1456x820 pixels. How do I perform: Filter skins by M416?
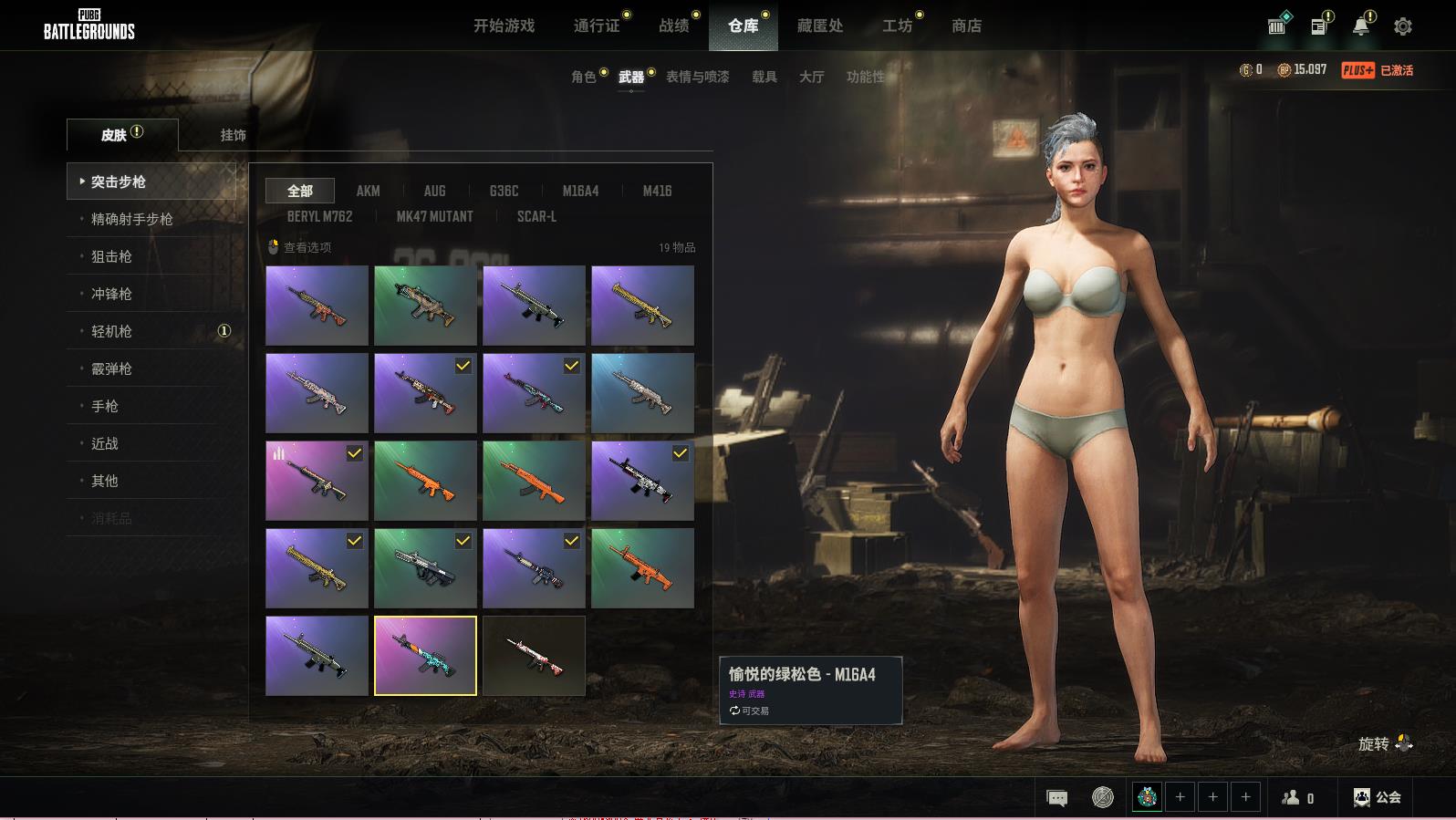click(x=657, y=191)
